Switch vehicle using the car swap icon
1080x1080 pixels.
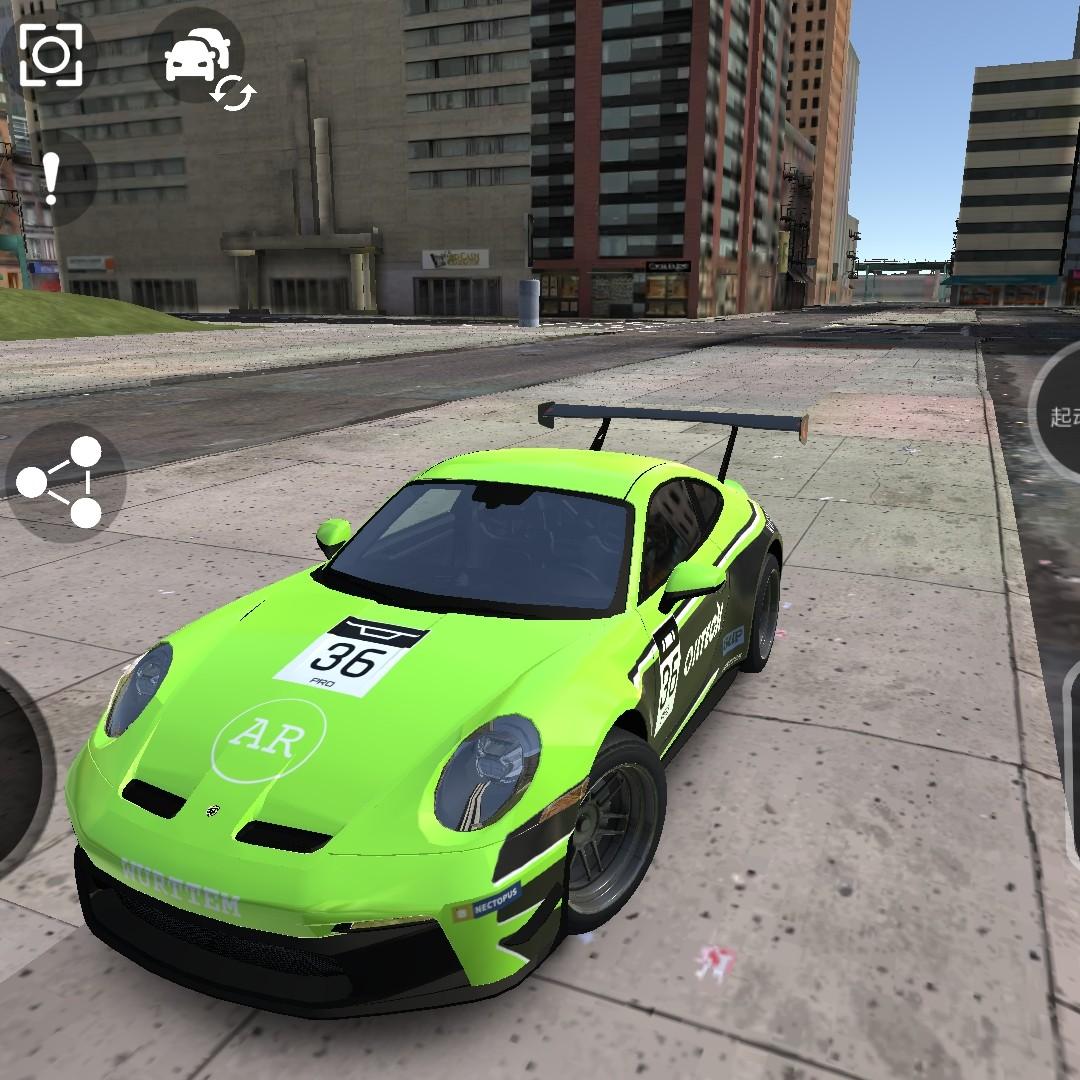click(200, 58)
